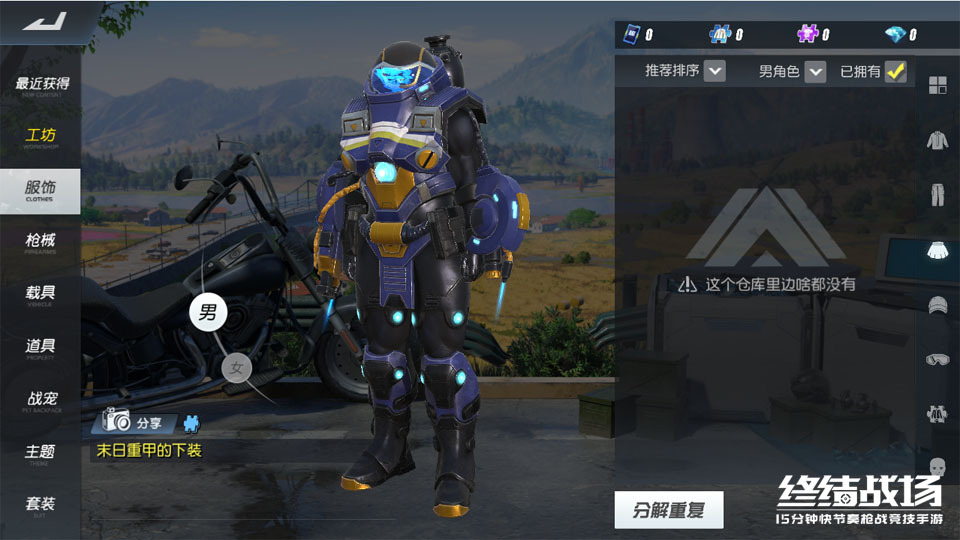Switch to the 枪械 firearms section
The image size is (960, 540).
coord(41,242)
